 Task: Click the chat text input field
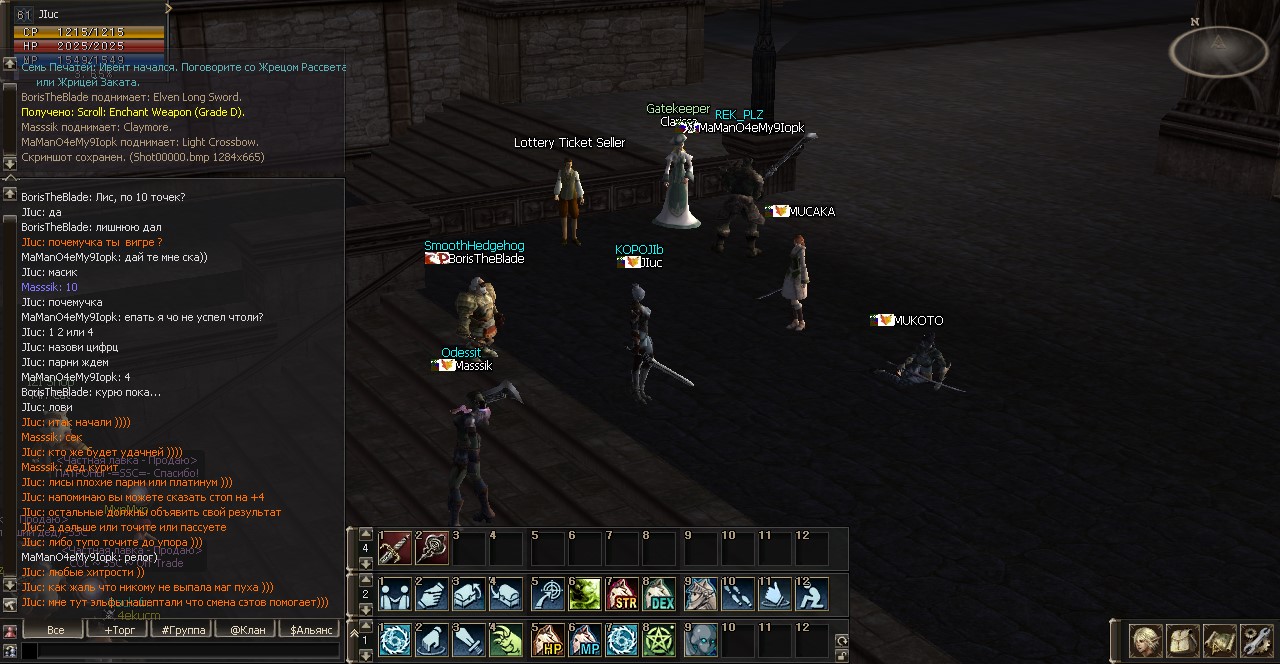point(180,651)
